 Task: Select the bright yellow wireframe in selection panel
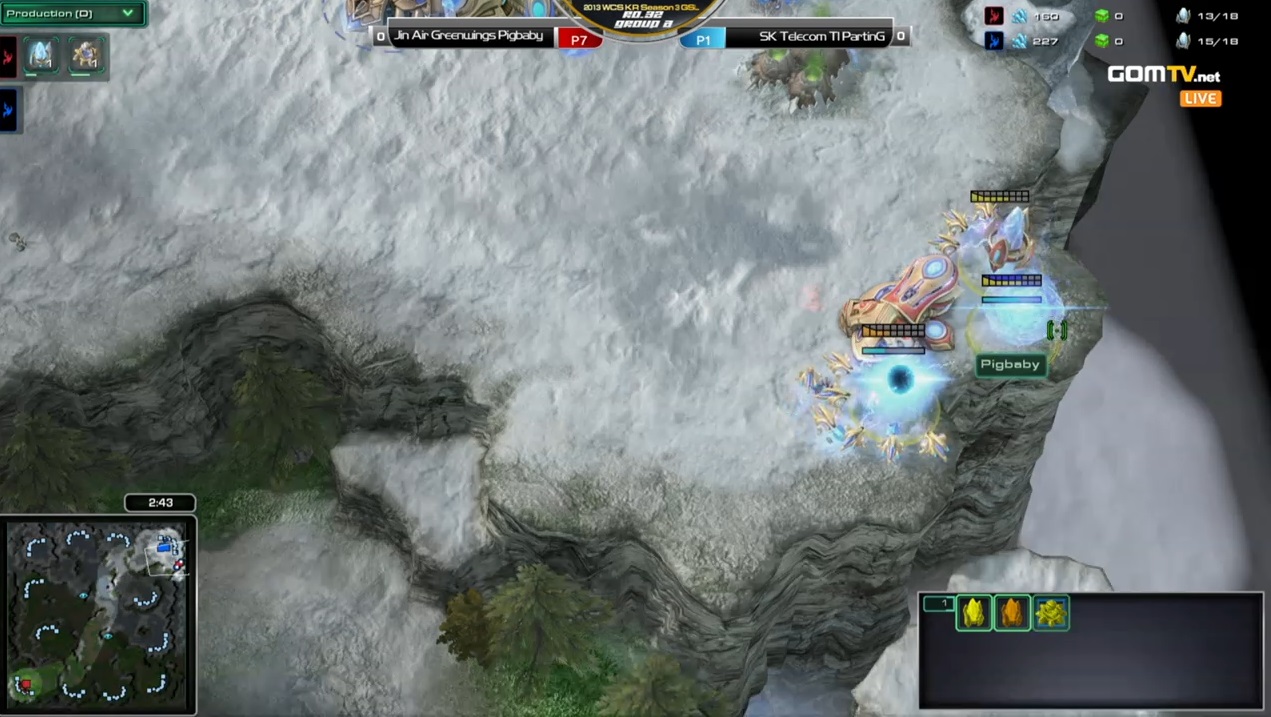point(973,613)
